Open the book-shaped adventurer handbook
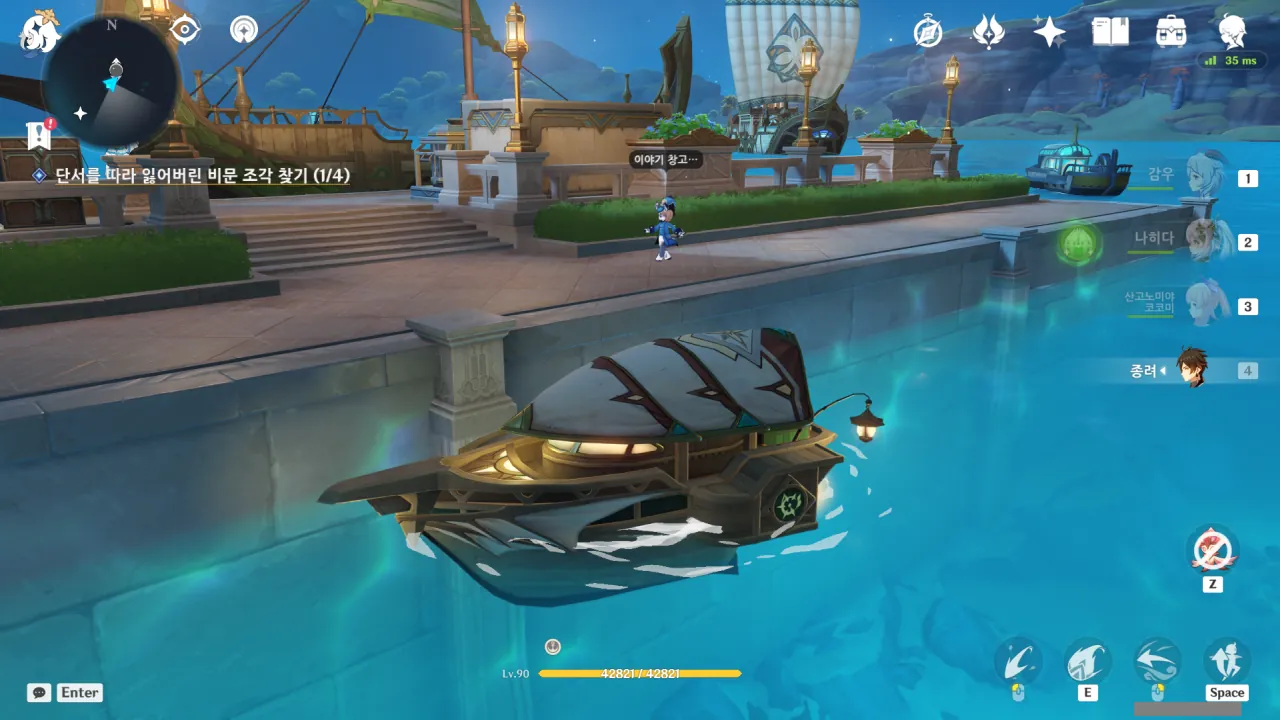Image resolution: width=1280 pixels, height=720 pixels. pos(1110,32)
